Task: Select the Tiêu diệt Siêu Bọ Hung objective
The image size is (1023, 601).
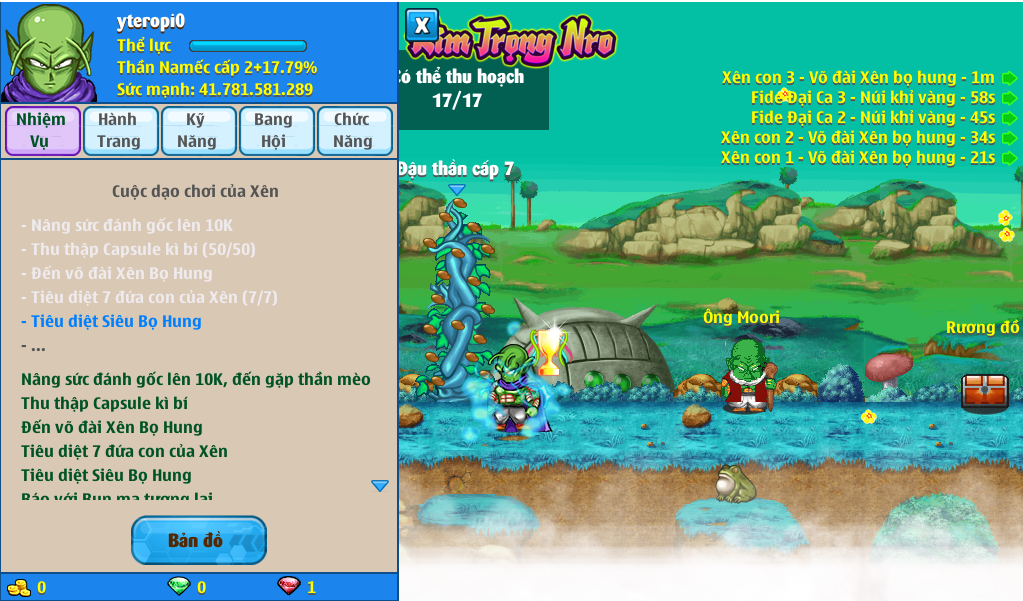Action: [x=111, y=322]
